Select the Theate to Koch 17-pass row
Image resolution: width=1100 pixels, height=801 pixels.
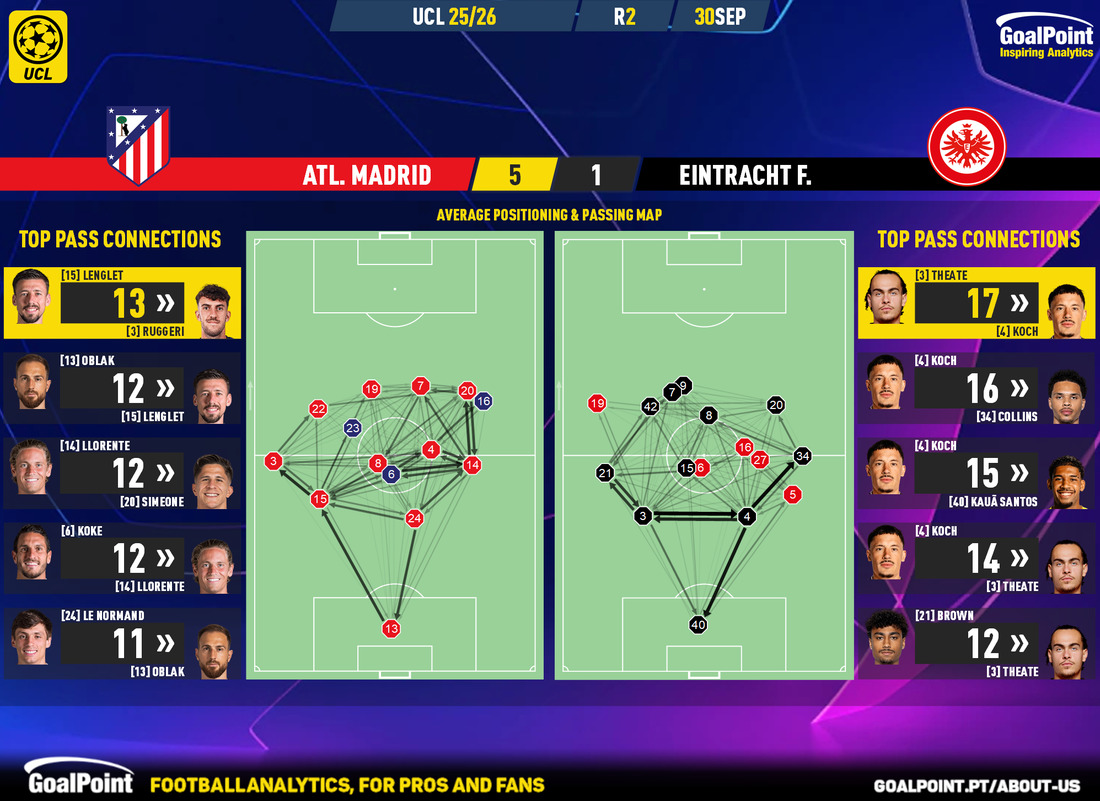click(x=976, y=302)
